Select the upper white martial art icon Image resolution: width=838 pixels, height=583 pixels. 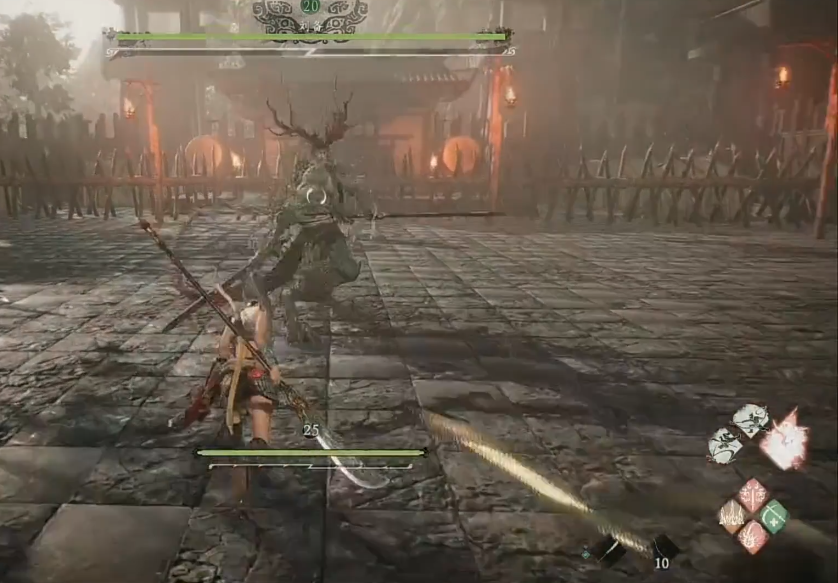tap(751, 419)
